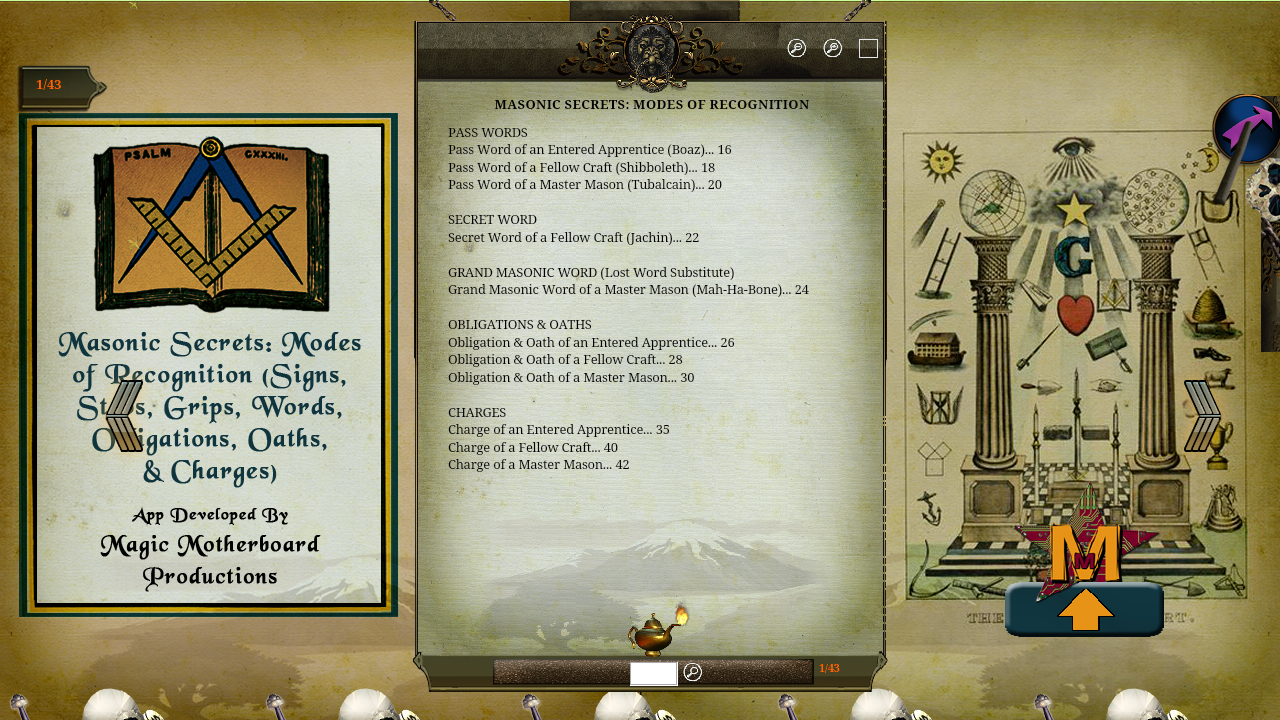The height and width of the screenshot is (720, 1280).
Task: Click the previous-page chevron on the left cover
Action: coord(123,414)
